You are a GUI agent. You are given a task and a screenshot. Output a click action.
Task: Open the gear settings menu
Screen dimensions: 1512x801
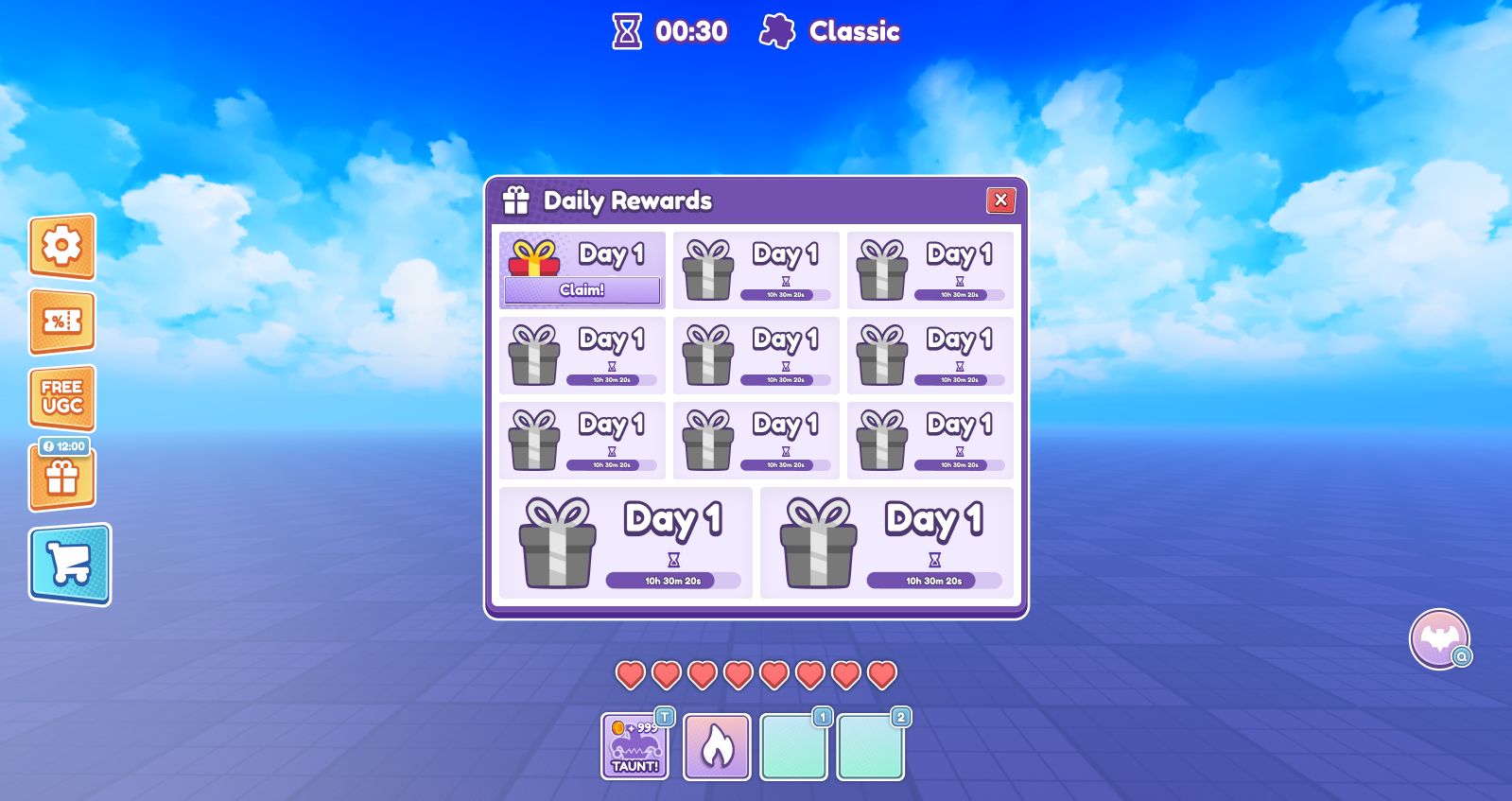coord(62,247)
